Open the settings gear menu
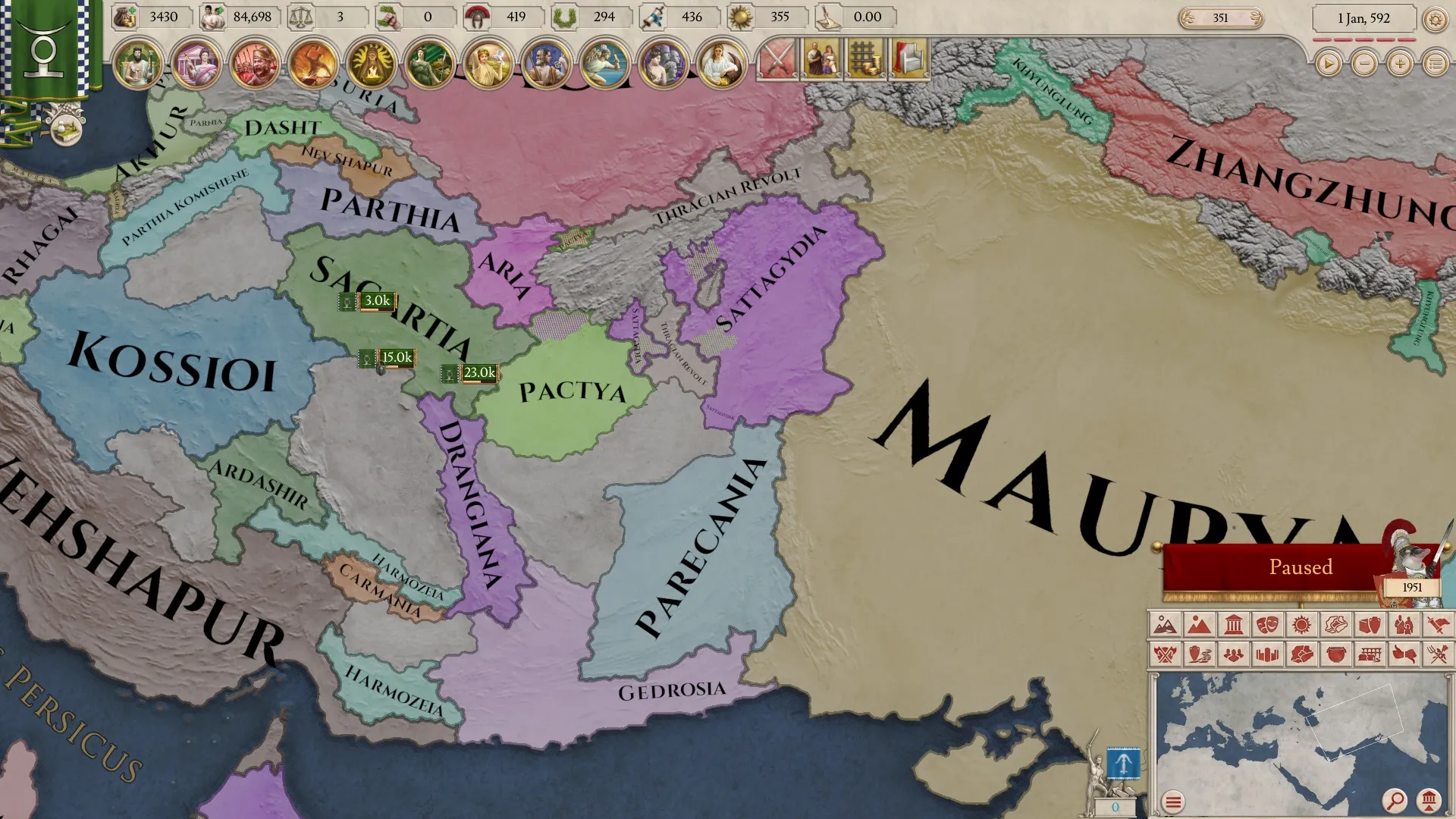This screenshot has width=1456, height=819. coord(1435,19)
